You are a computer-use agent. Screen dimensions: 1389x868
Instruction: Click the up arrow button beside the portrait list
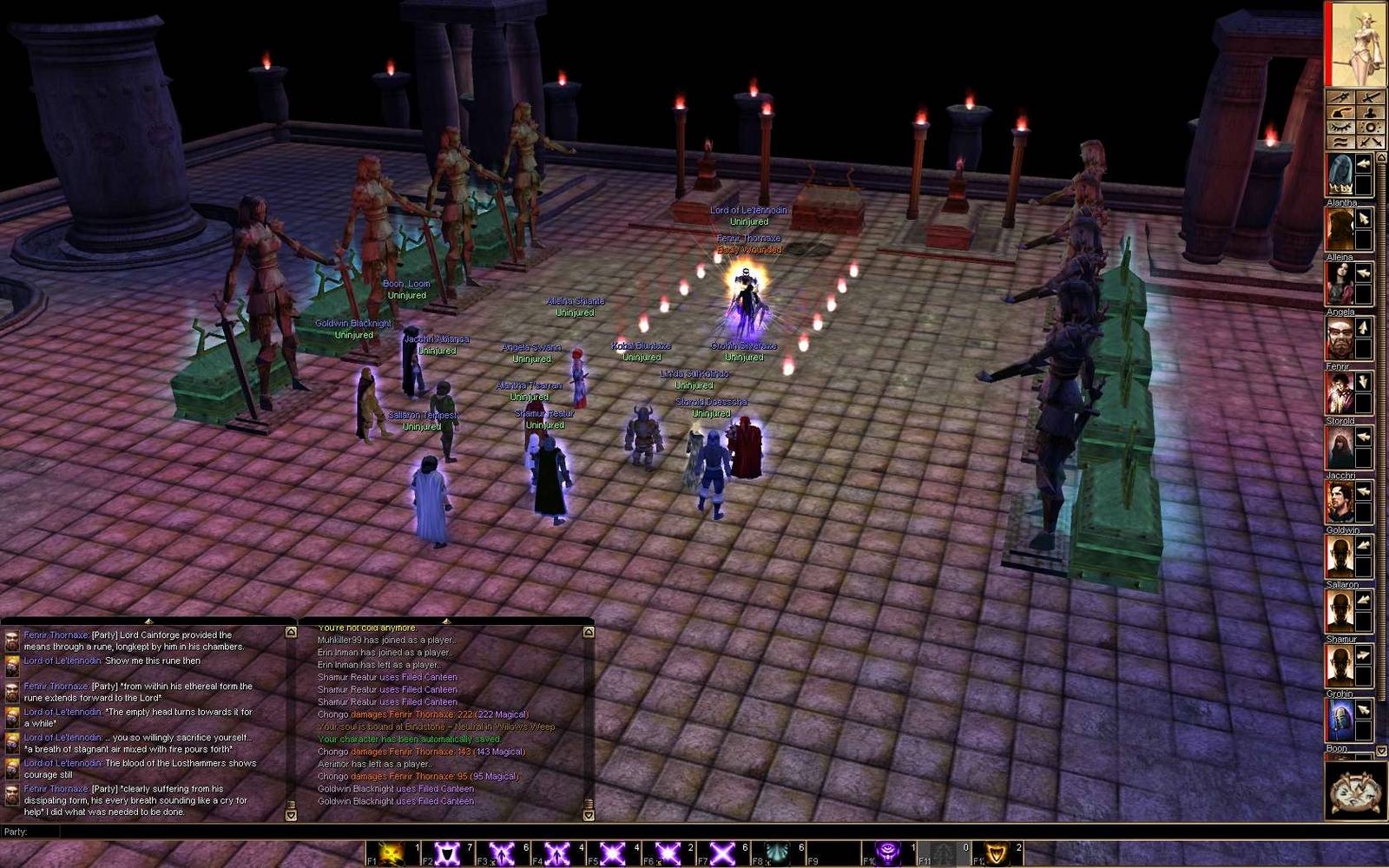pyautogui.click(x=1381, y=156)
